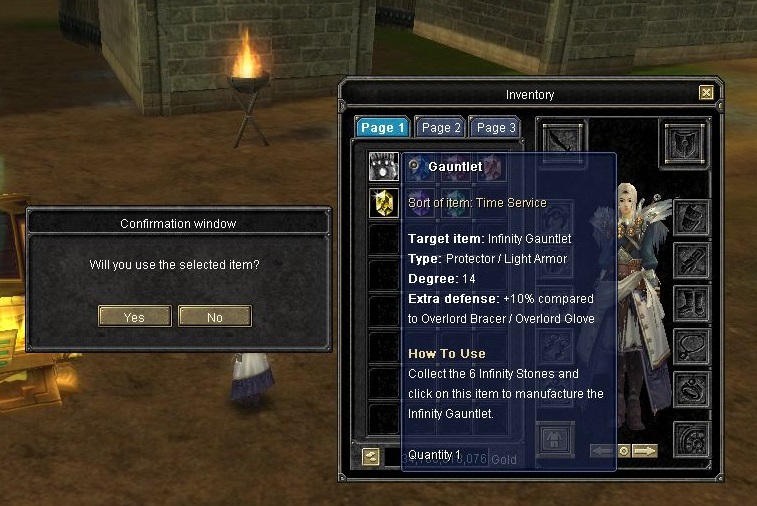The image size is (757, 506).
Task: Choose the boots equipment slot
Action: pos(691,302)
